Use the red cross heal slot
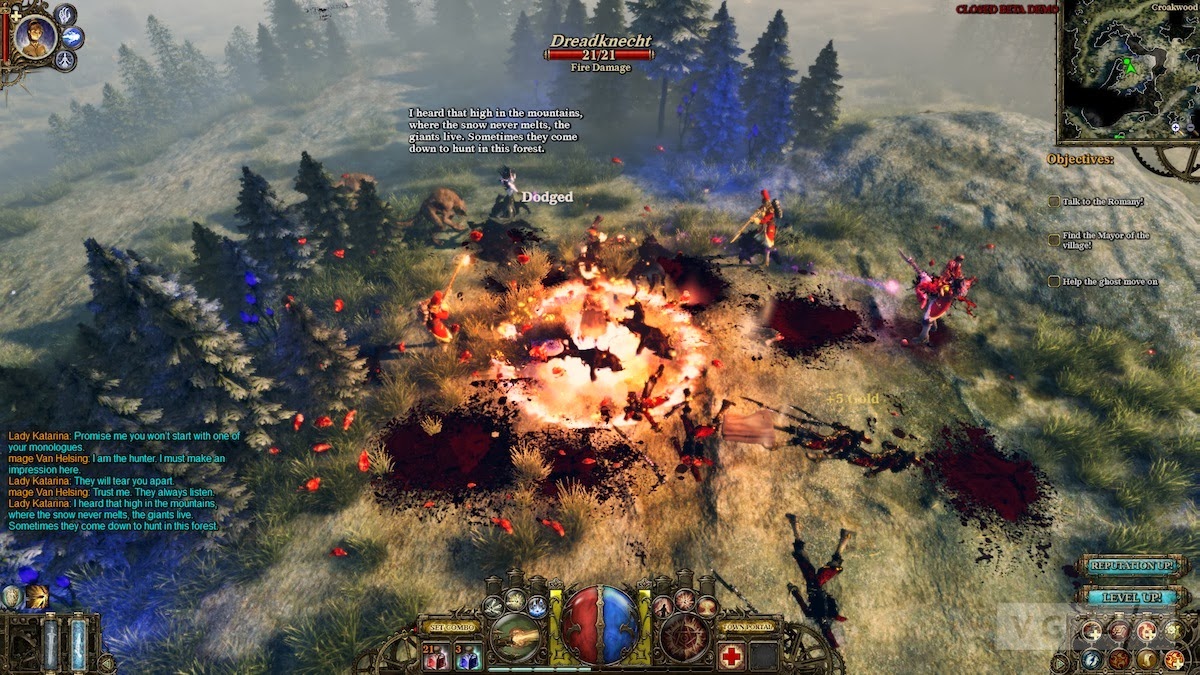This screenshot has height=675, width=1200. pos(732,657)
